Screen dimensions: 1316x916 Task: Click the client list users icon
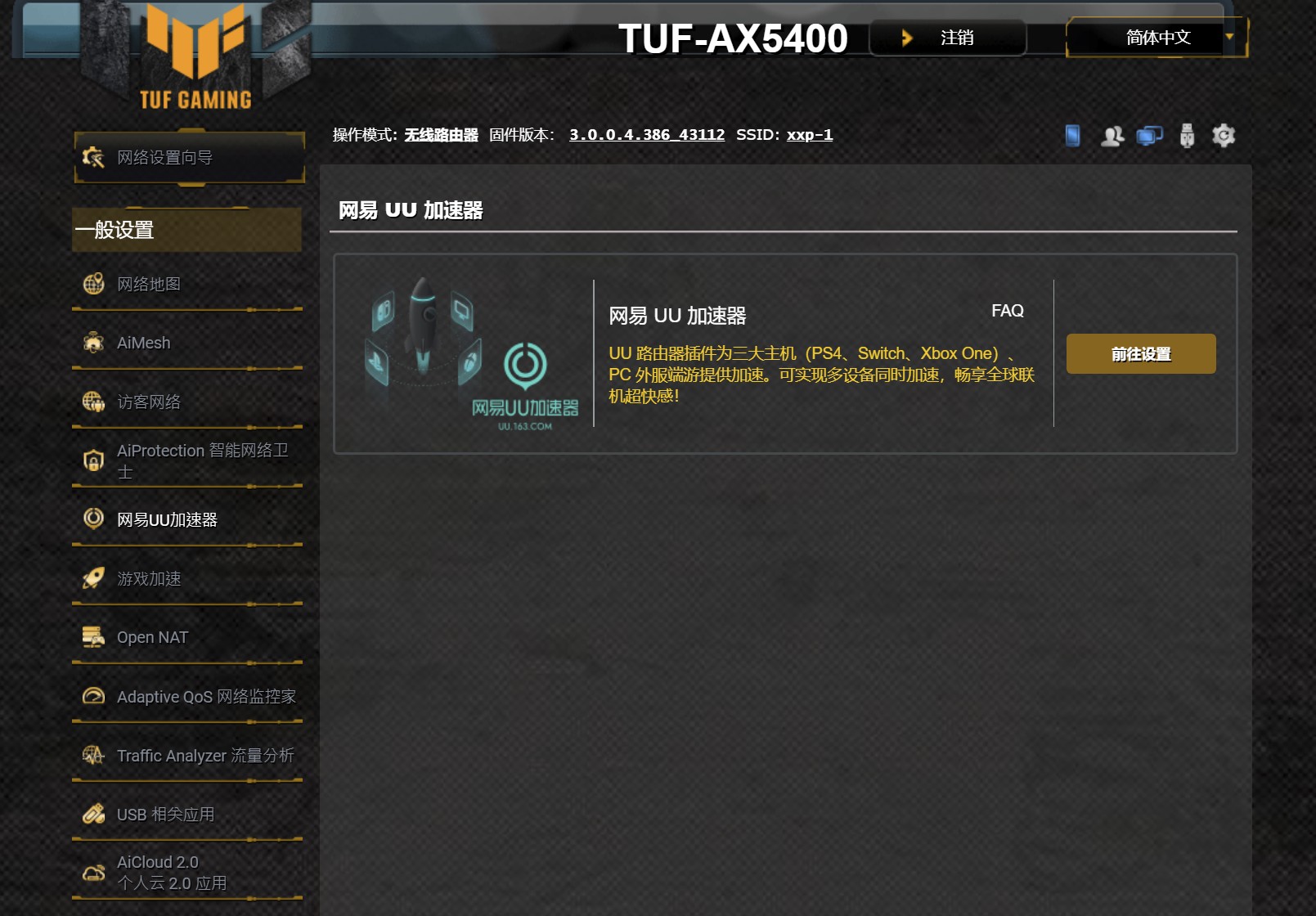1111,135
